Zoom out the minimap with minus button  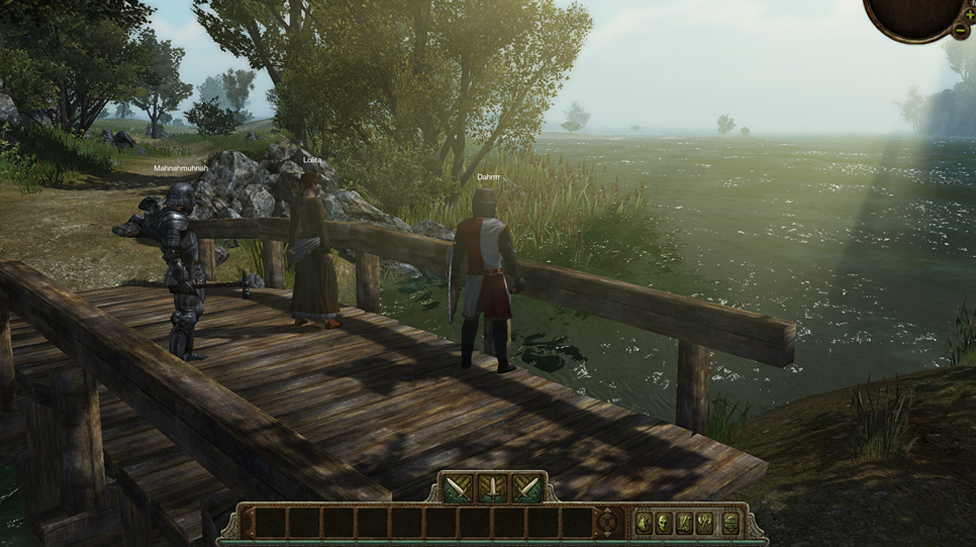960,30
